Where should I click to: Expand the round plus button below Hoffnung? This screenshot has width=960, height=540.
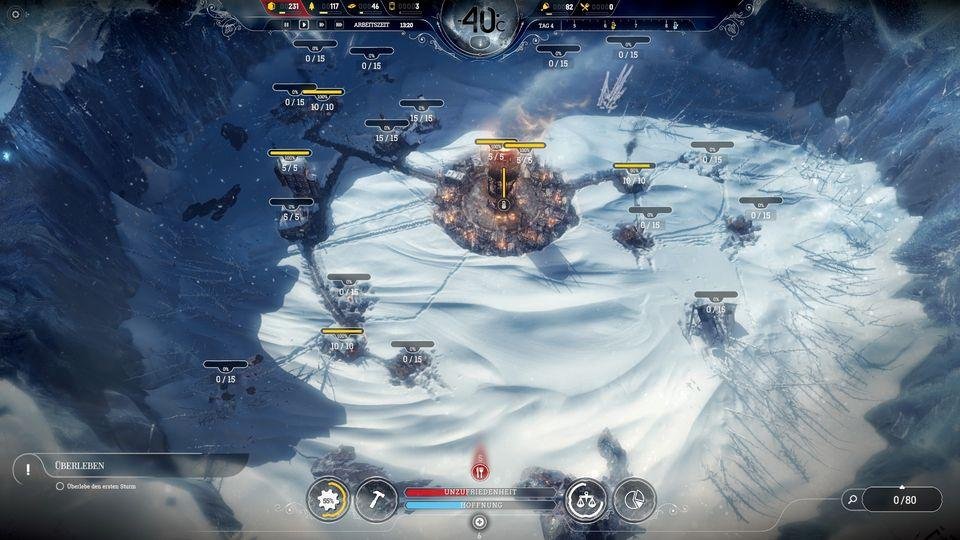coord(480,522)
